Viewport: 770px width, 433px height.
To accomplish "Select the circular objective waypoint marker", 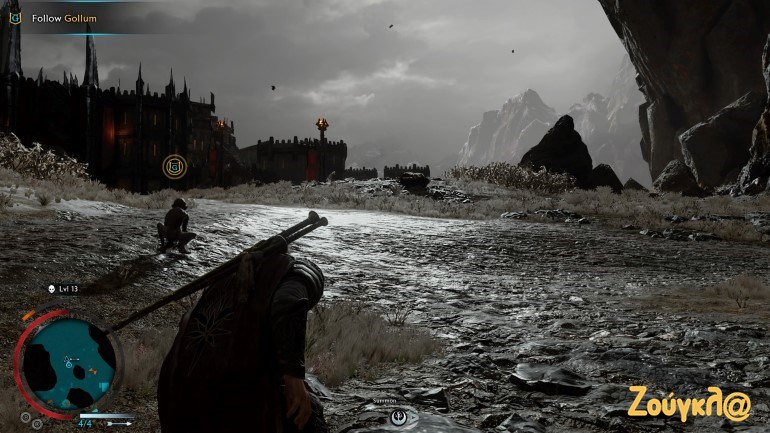I will 175,166.
